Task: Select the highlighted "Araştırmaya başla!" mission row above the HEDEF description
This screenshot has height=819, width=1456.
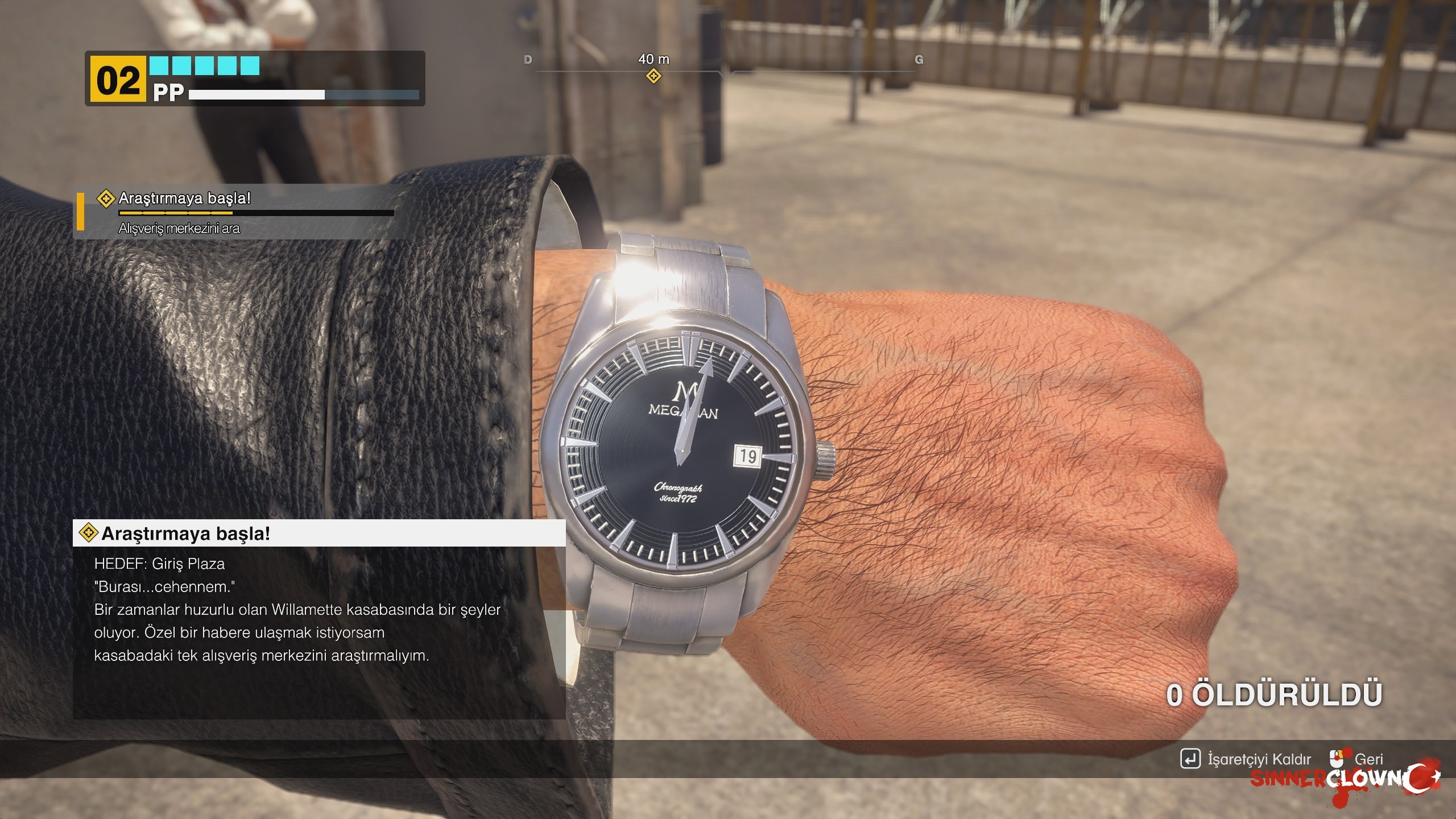Action: point(318,533)
